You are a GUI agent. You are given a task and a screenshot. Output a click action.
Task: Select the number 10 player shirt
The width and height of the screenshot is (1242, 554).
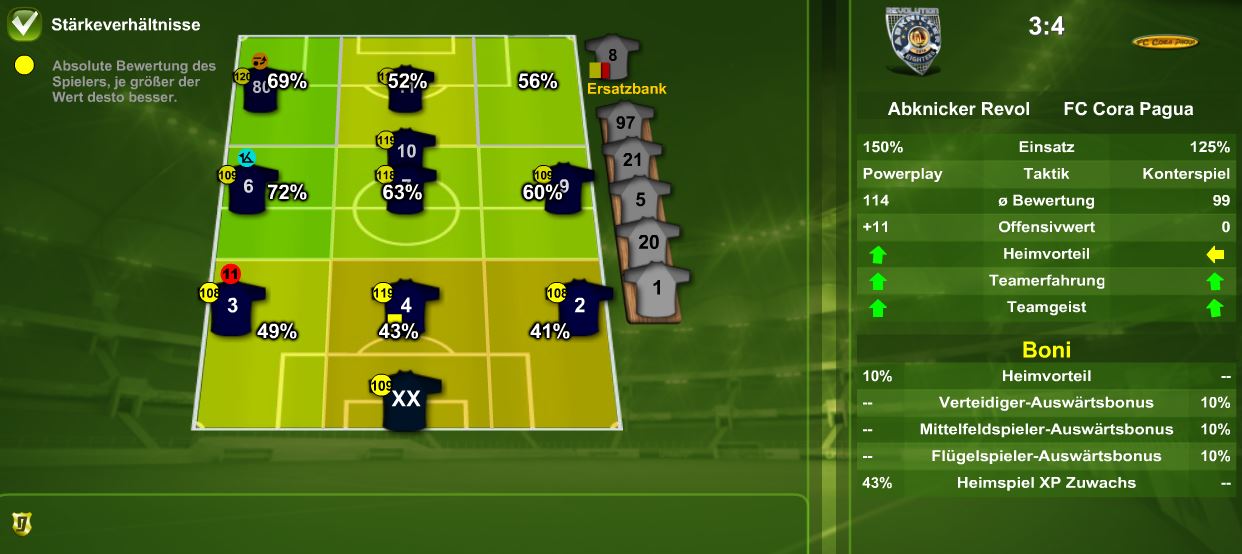(x=406, y=153)
